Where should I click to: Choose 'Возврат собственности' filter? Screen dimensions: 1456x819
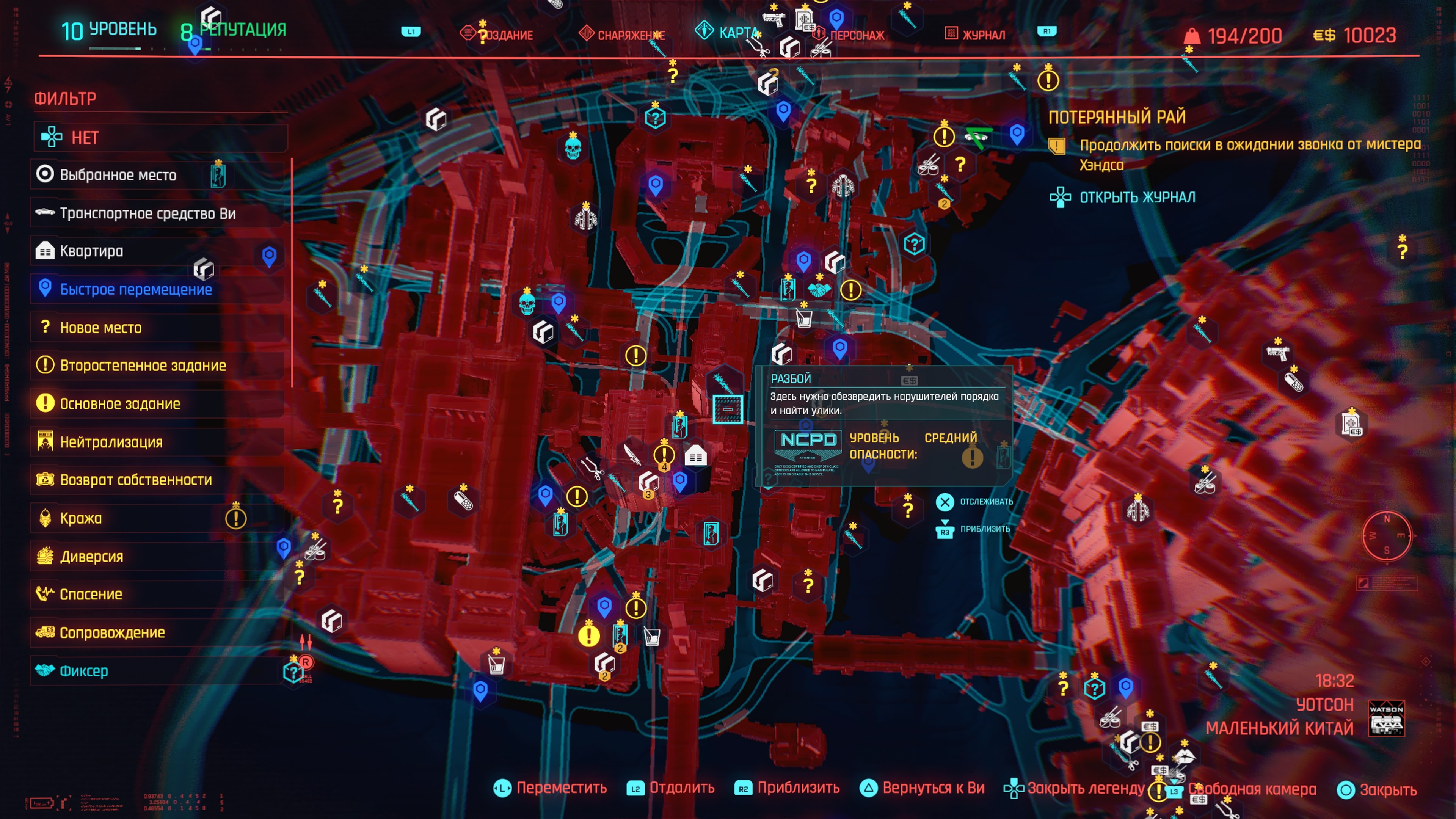(x=136, y=480)
